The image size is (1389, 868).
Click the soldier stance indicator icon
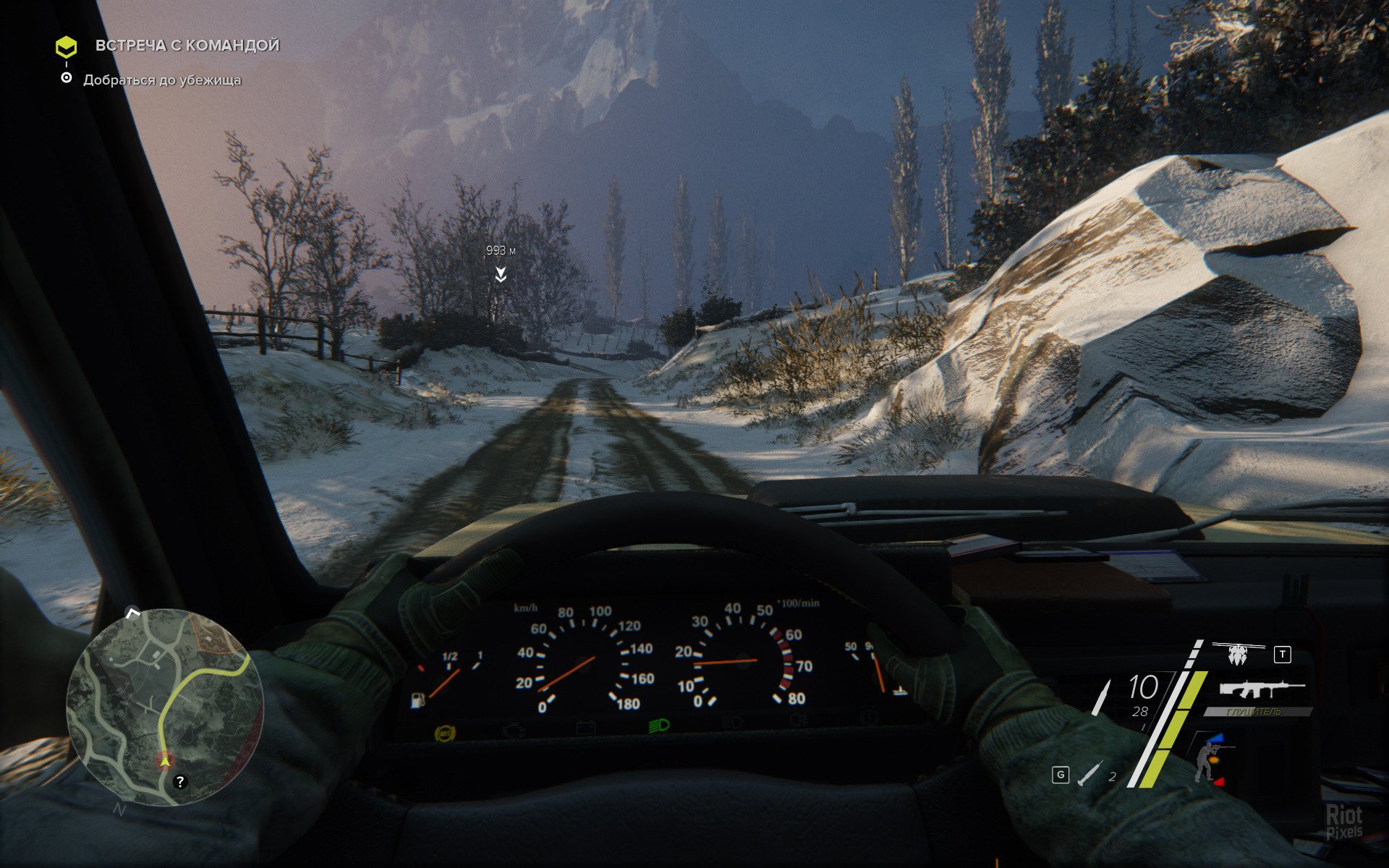tap(1207, 759)
